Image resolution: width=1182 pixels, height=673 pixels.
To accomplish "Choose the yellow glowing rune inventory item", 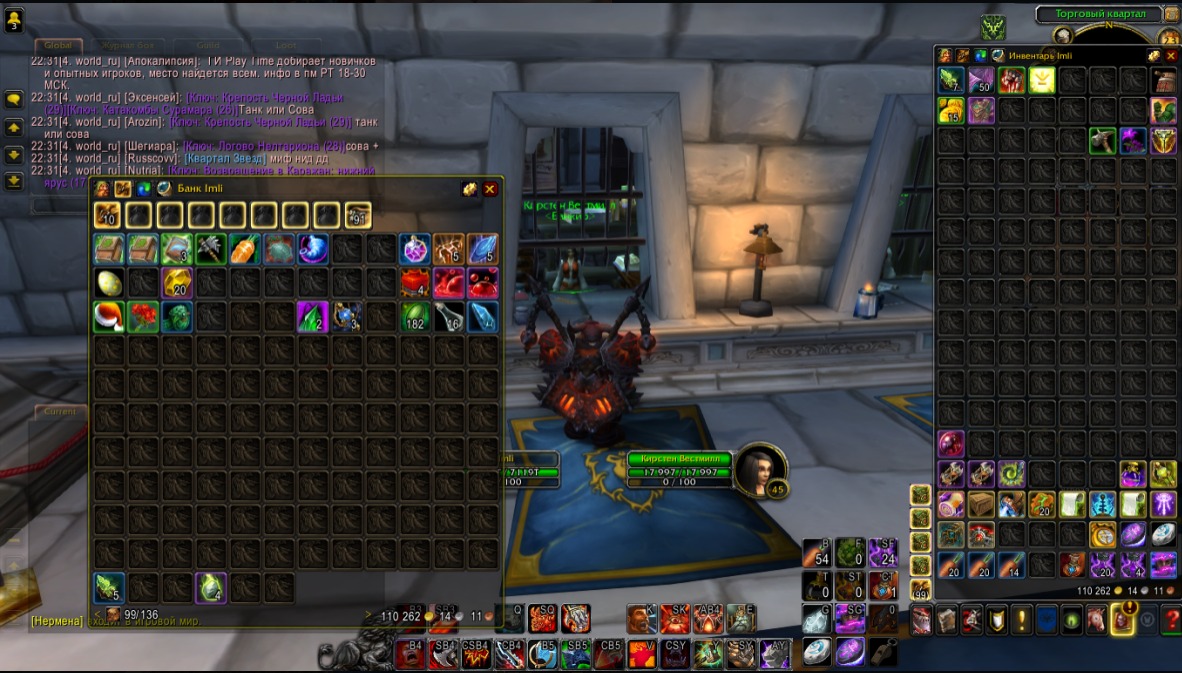I will (x=1042, y=80).
